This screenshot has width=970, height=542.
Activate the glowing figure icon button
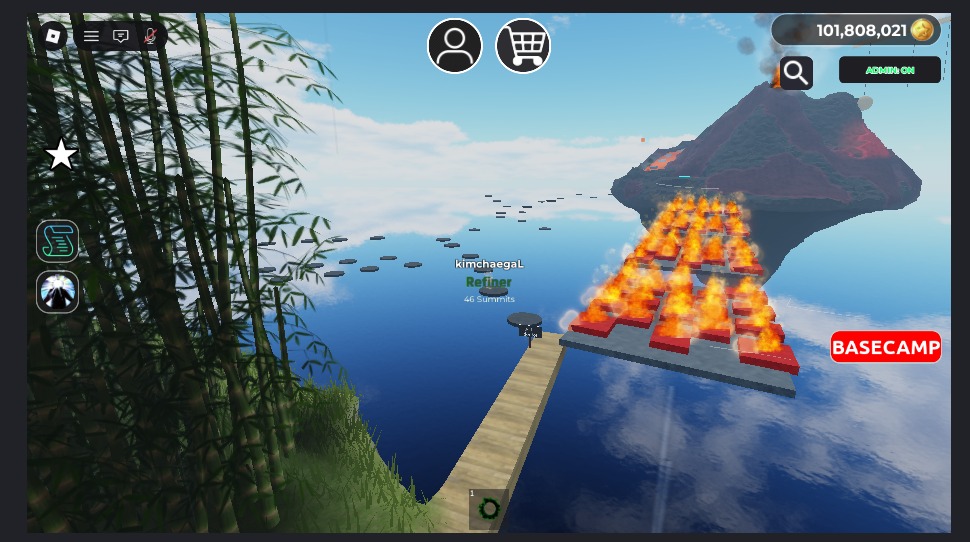click(58, 292)
